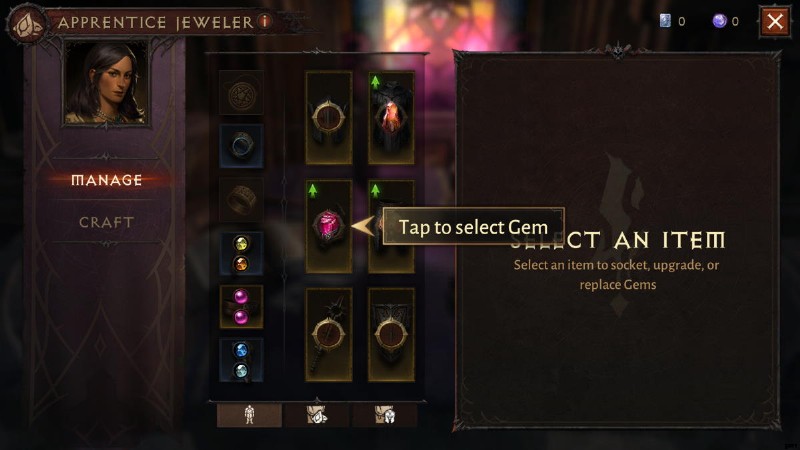The image size is (800, 450).
Task: Select the pink gem equipment slot
Action: [x=328, y=226]
